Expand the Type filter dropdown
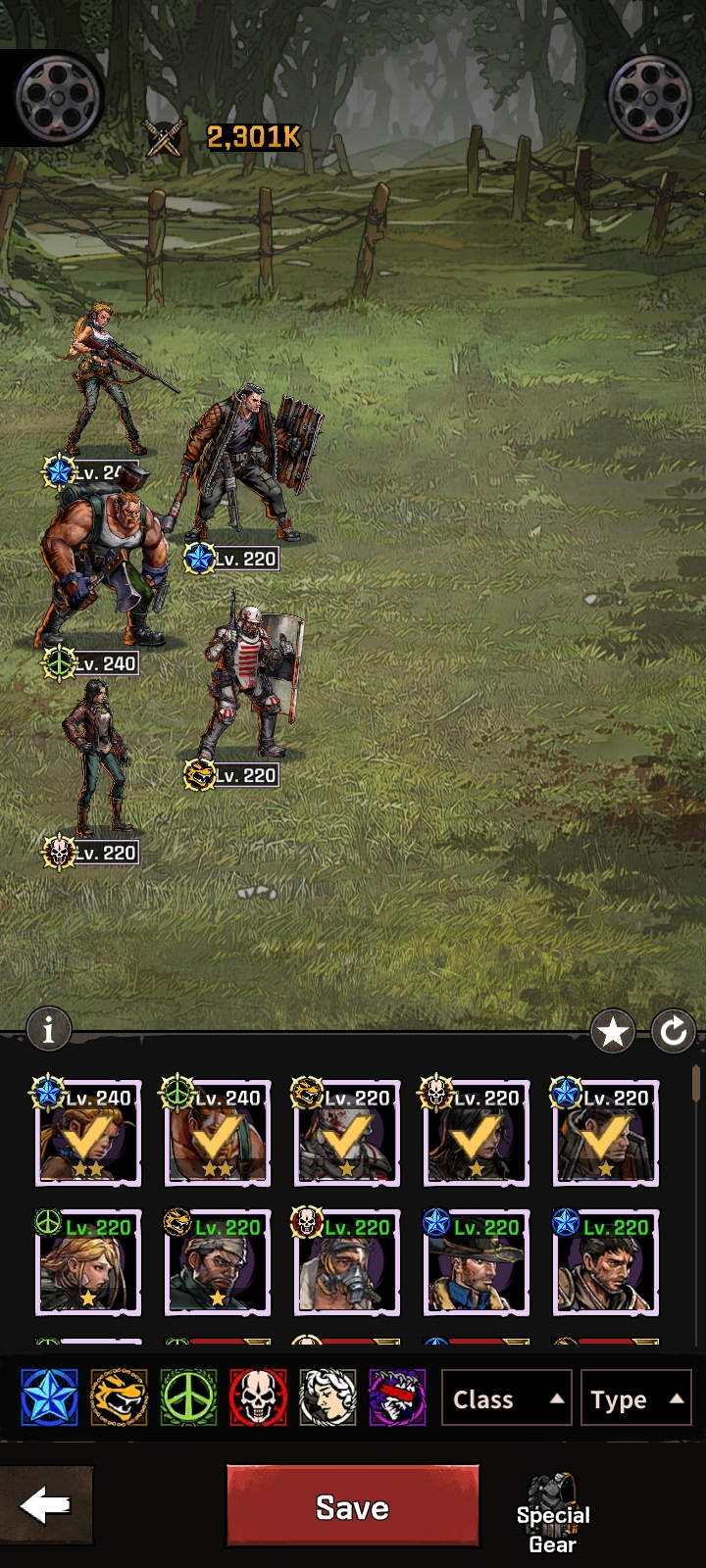 [635, 1398]
